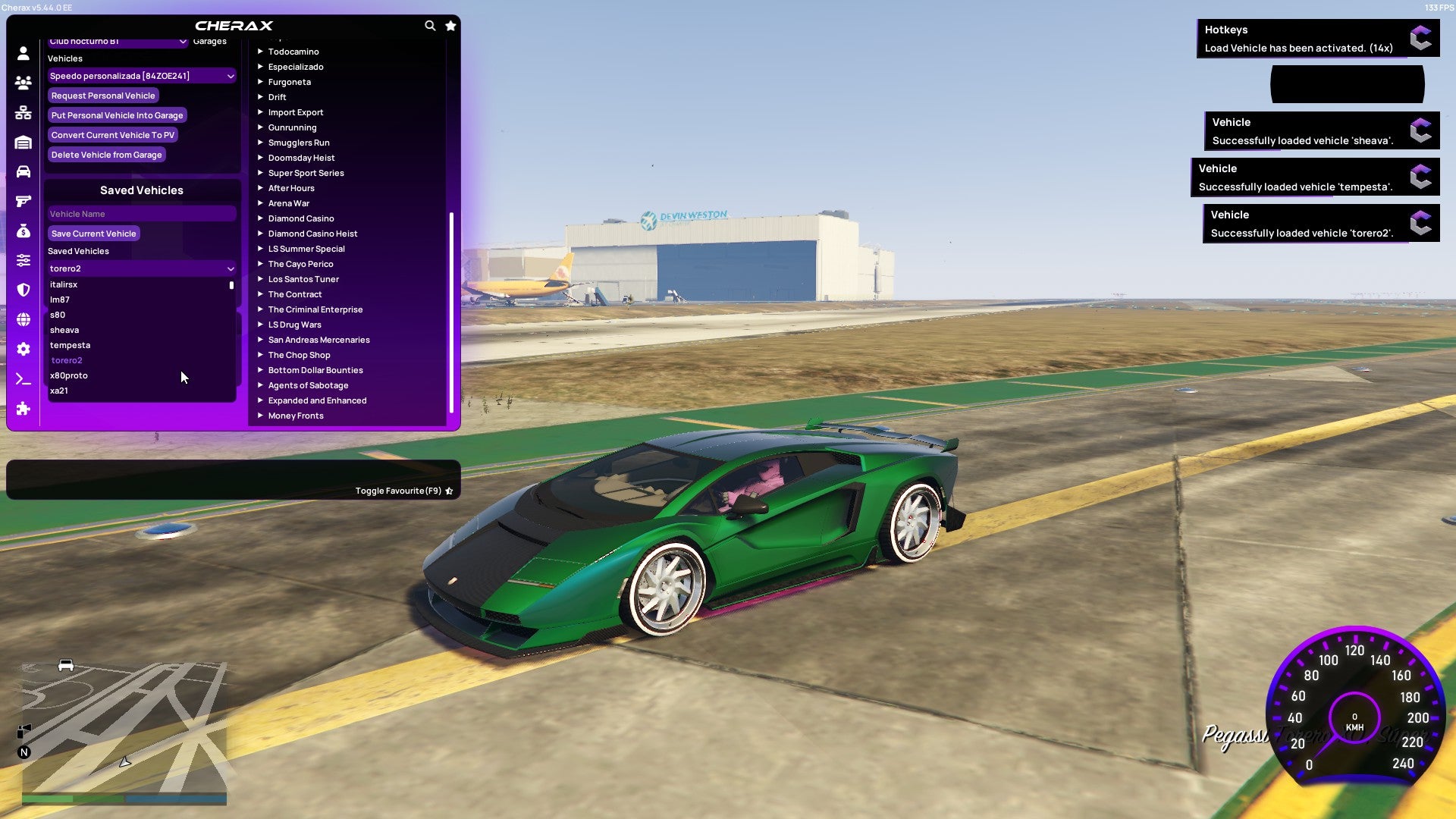Image resolution: width=1456 pixels, height=819 pixels.
Task: Select the Players icon in the sidebar
Action: click(23, 83)
